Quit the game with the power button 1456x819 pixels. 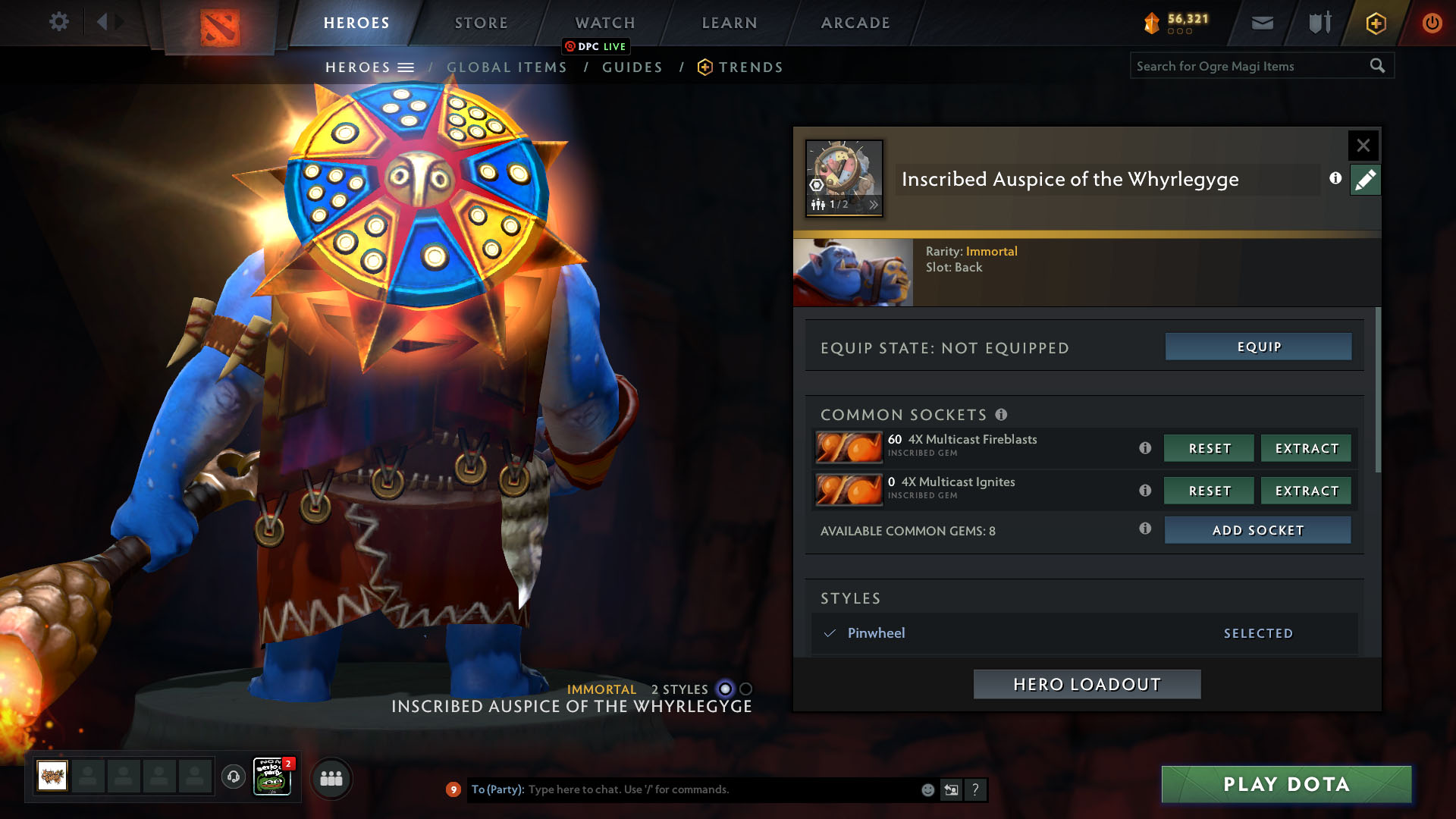(1432, 23)
